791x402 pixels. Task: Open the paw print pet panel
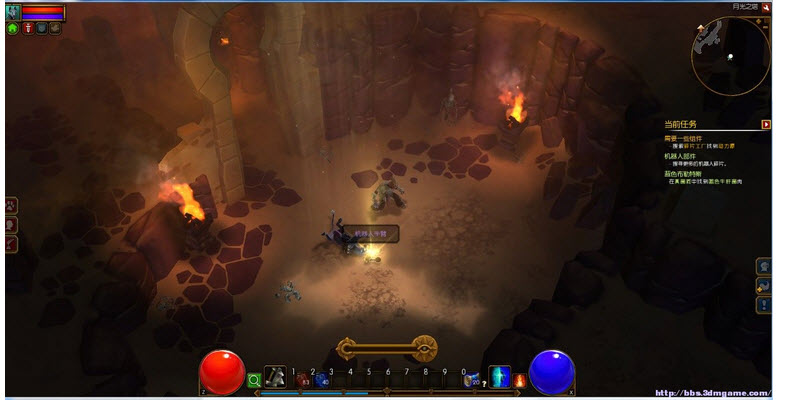click(x=11, y=204)
